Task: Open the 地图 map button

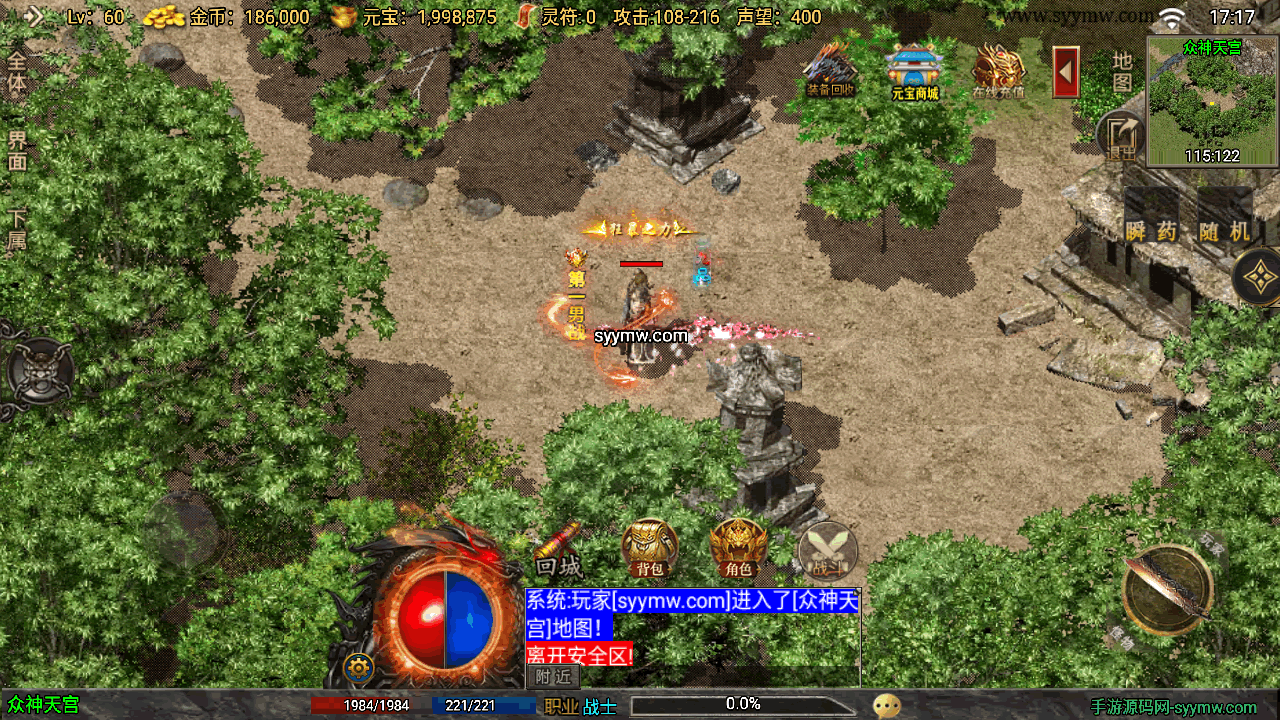Action: click(1122, 70)
